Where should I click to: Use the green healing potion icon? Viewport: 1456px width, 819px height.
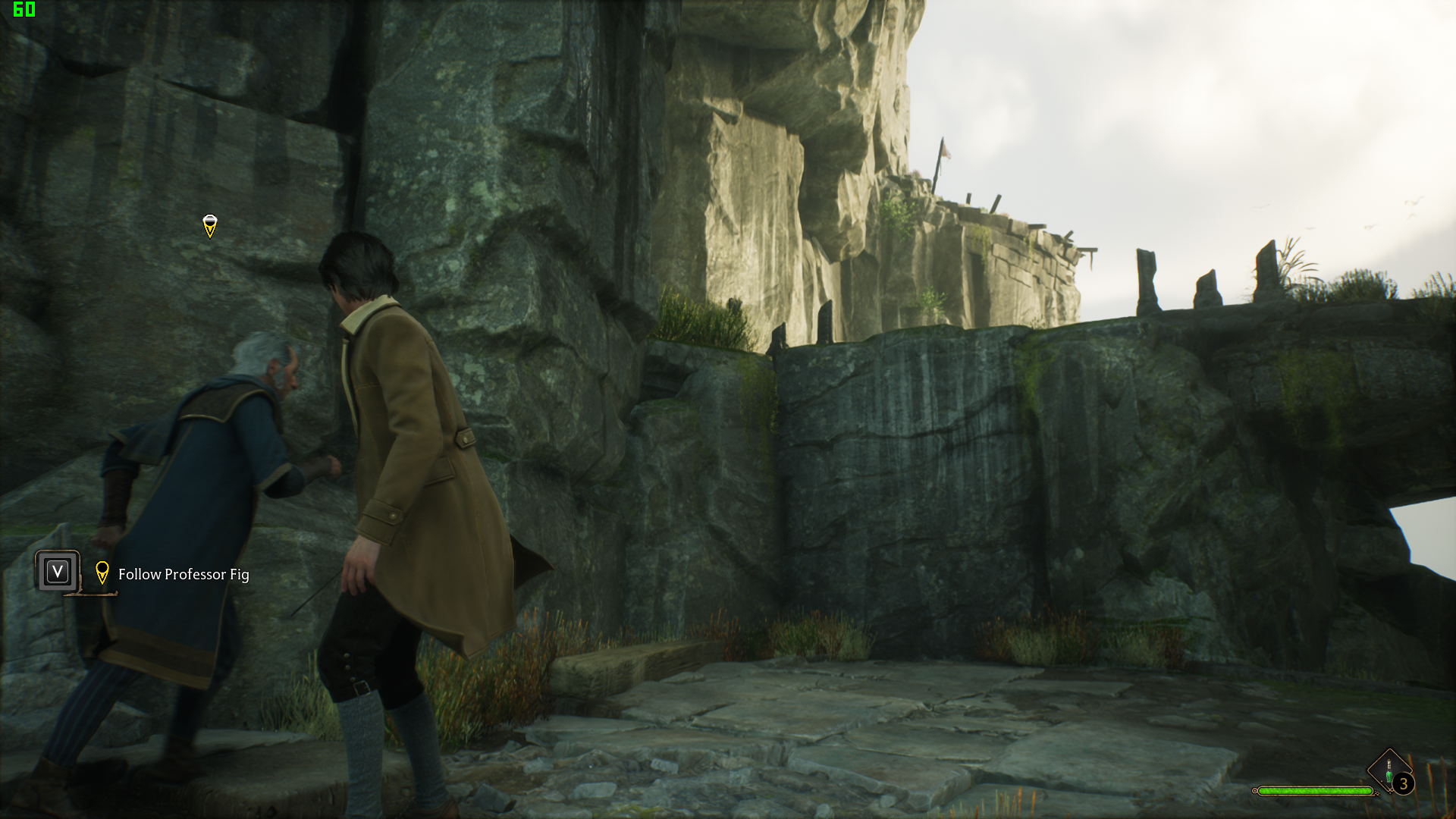(x=1389, y=773)
